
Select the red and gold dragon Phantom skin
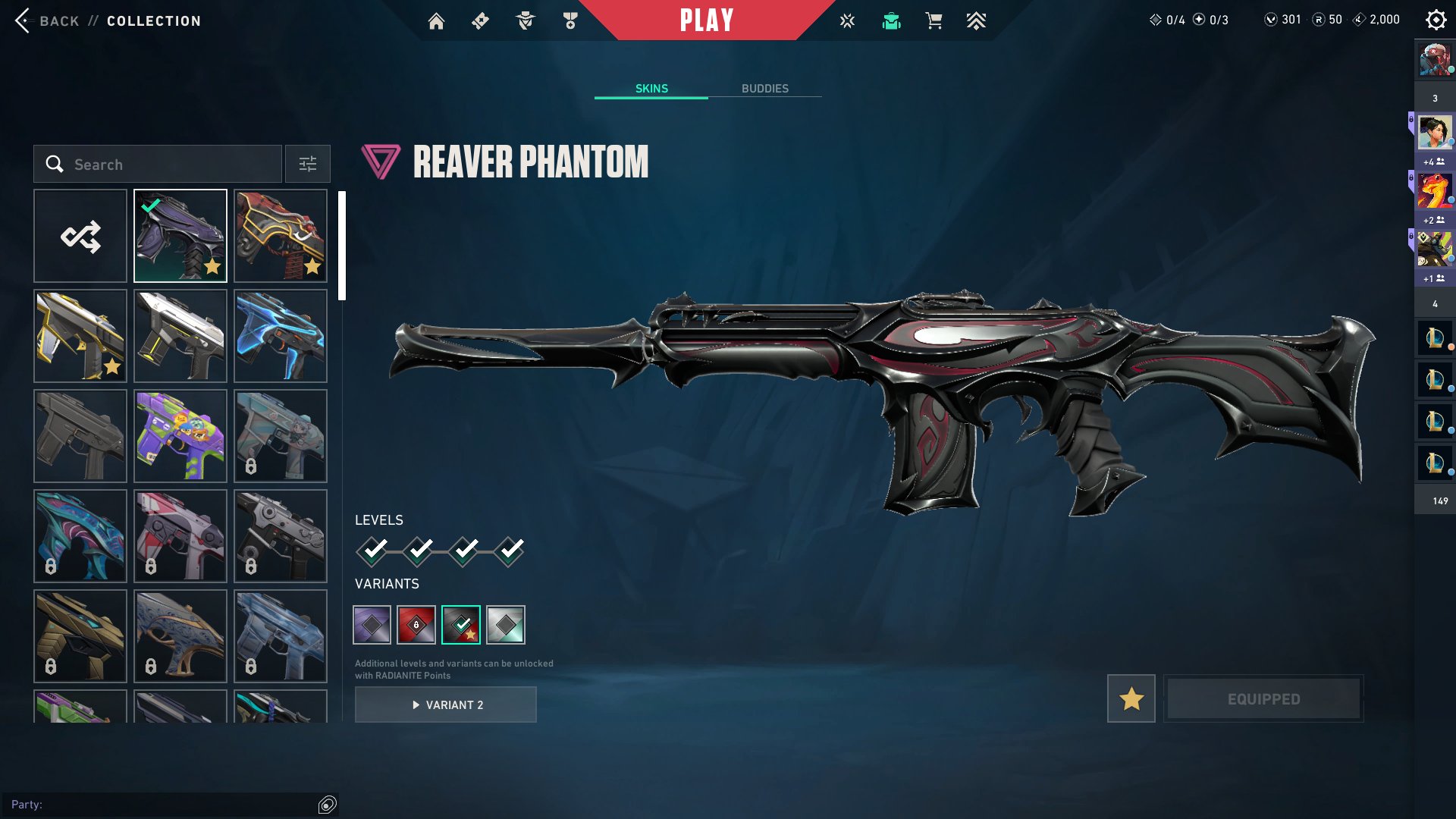pos(281,236)
